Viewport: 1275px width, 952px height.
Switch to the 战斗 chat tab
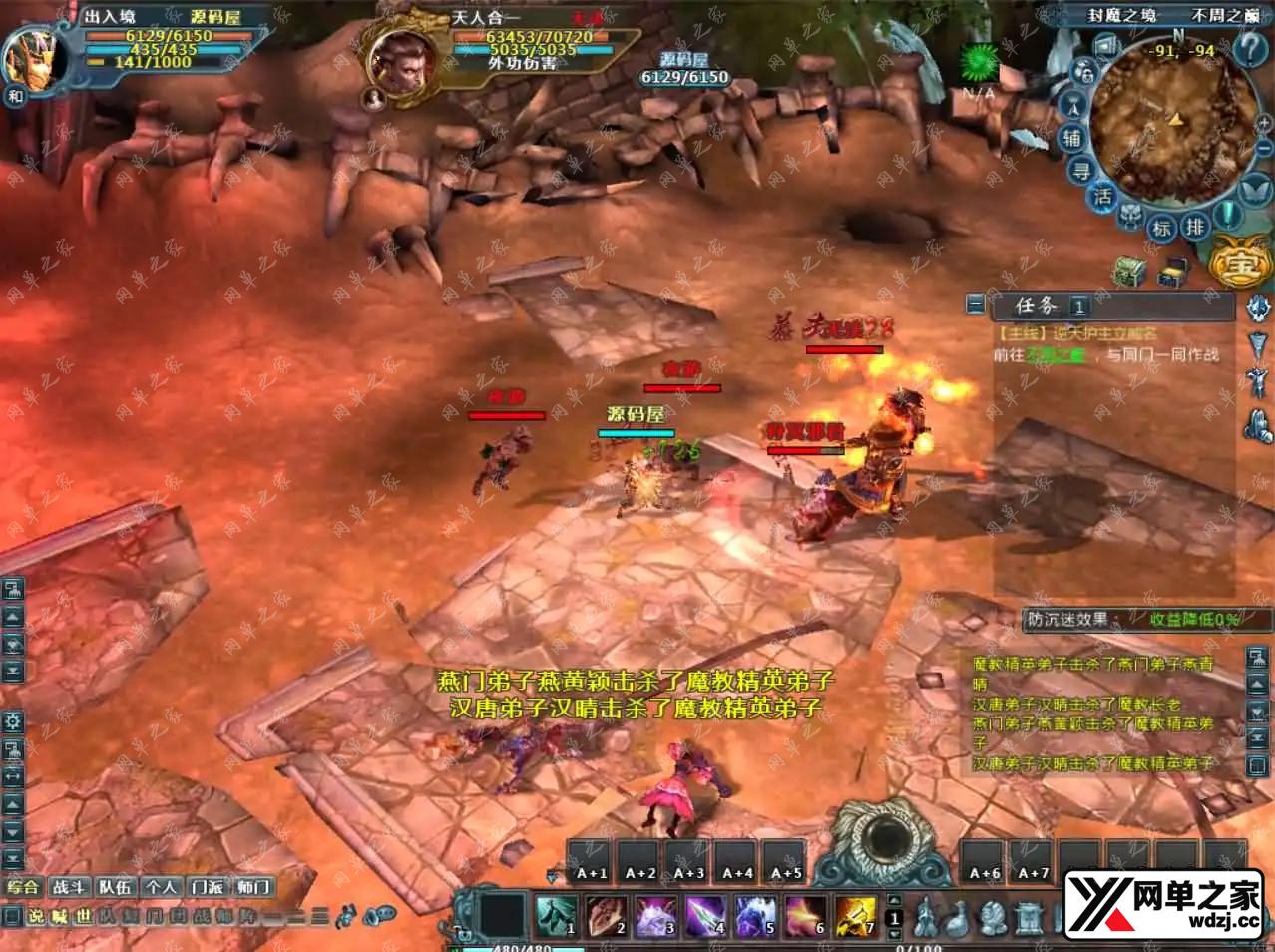click(69, 886)
